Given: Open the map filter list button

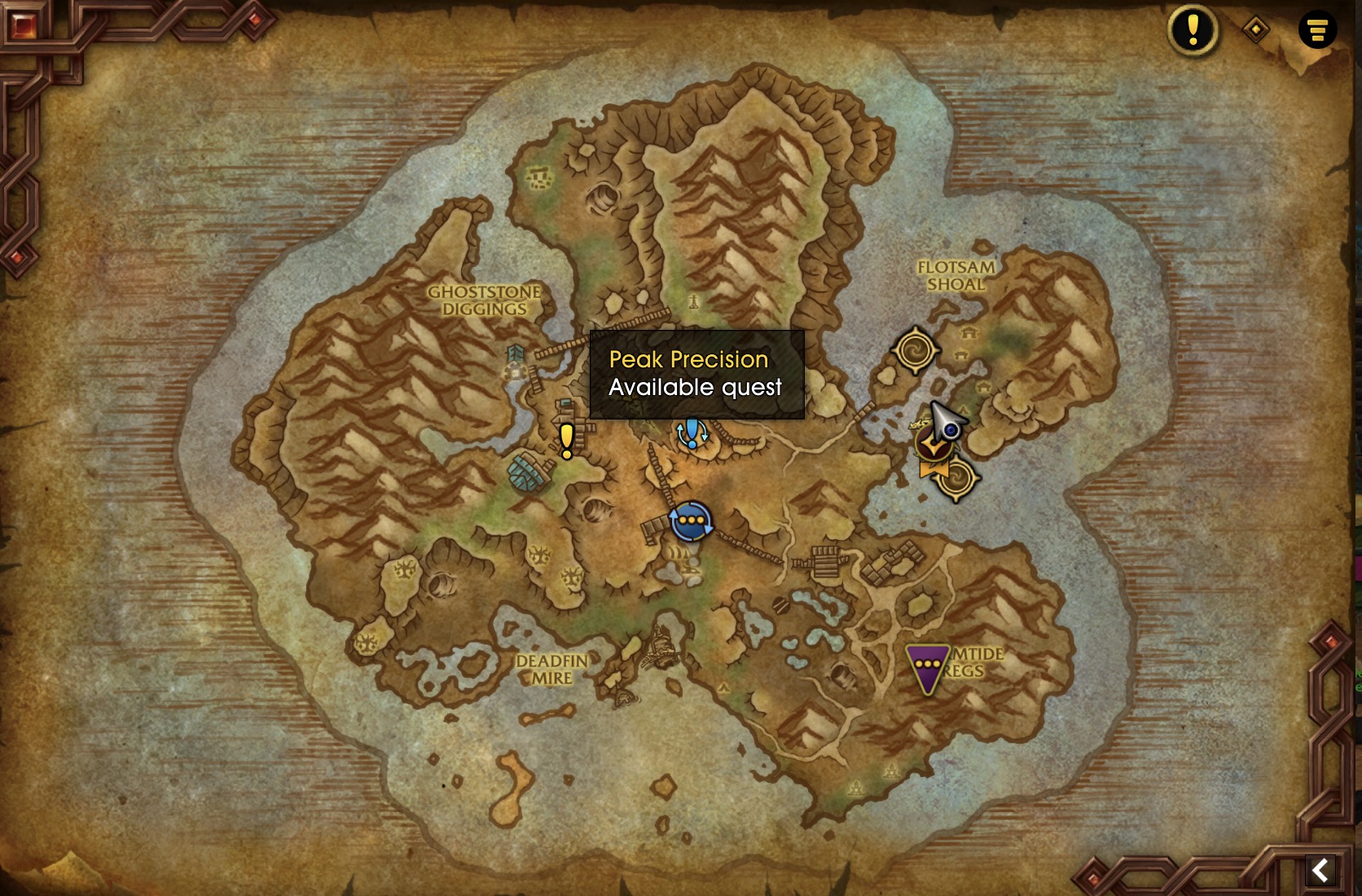Looking at the screenshot, I should point(1317,30).
